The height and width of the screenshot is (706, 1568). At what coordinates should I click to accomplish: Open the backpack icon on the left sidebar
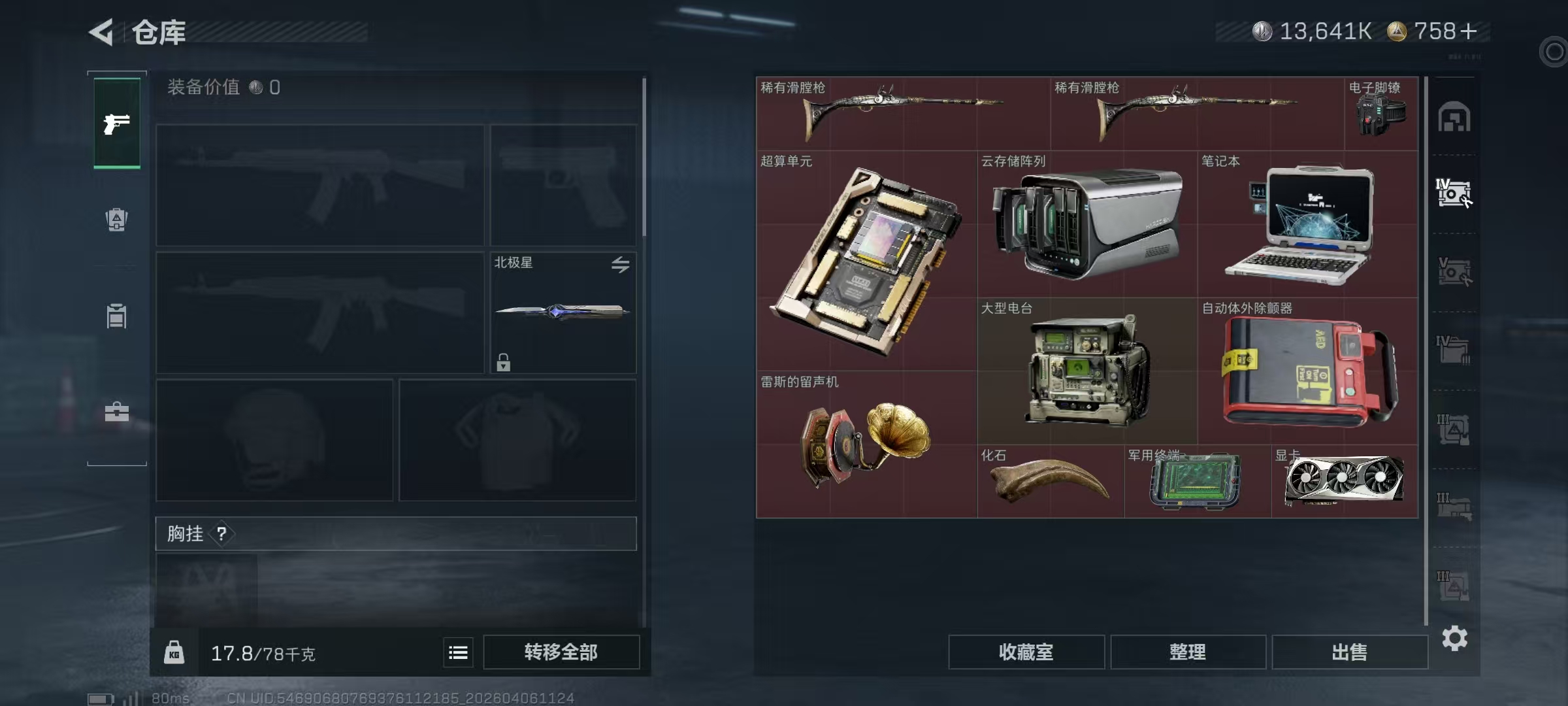[116, 218]
